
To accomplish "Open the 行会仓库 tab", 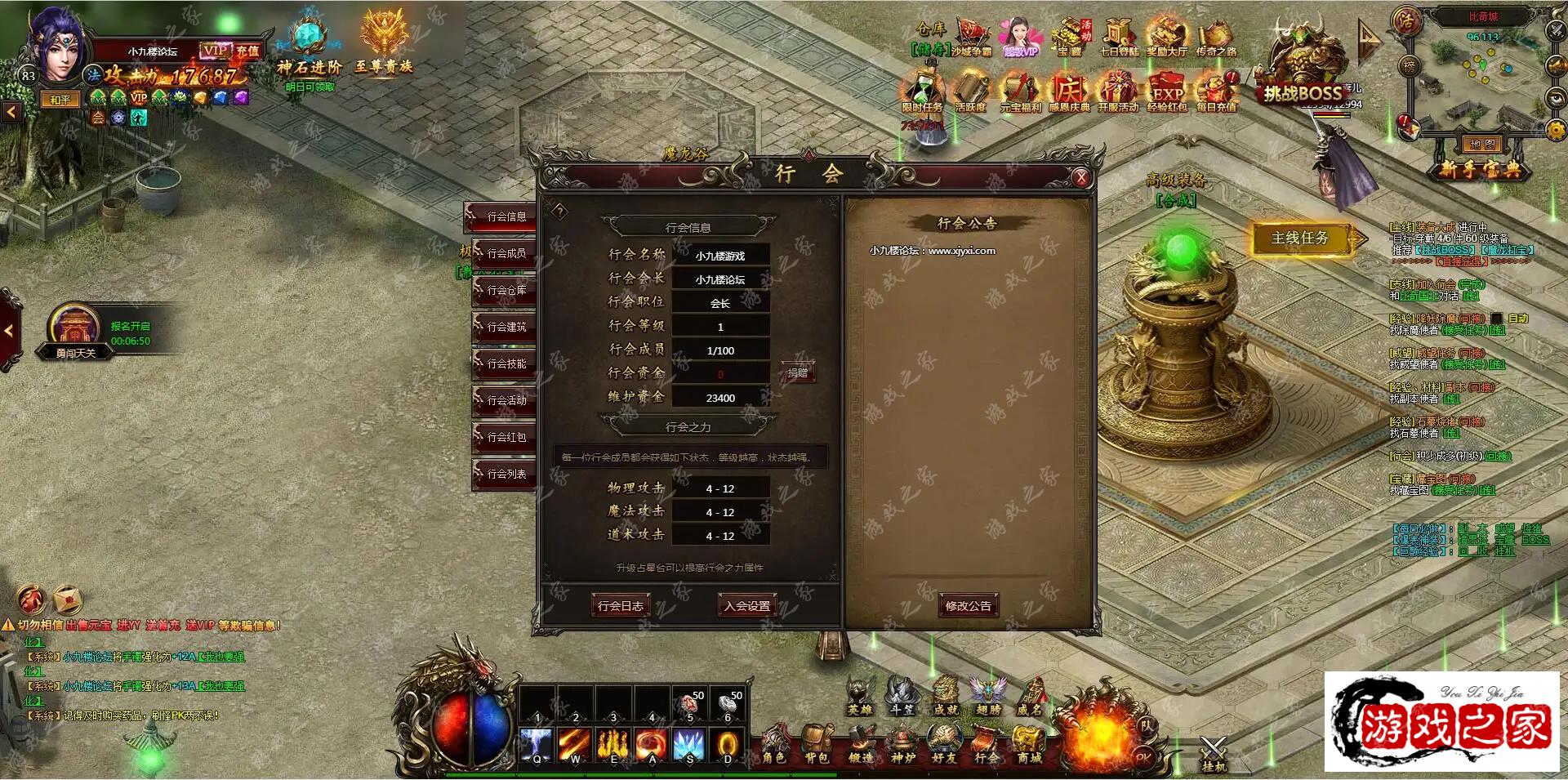I will point(505,290).
